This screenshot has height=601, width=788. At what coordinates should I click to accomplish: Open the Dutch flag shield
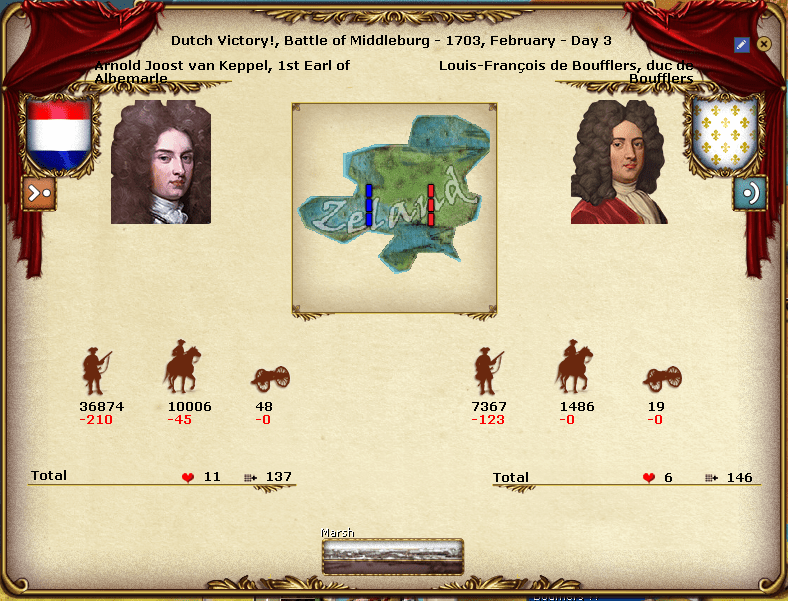[x=59, y=136]
